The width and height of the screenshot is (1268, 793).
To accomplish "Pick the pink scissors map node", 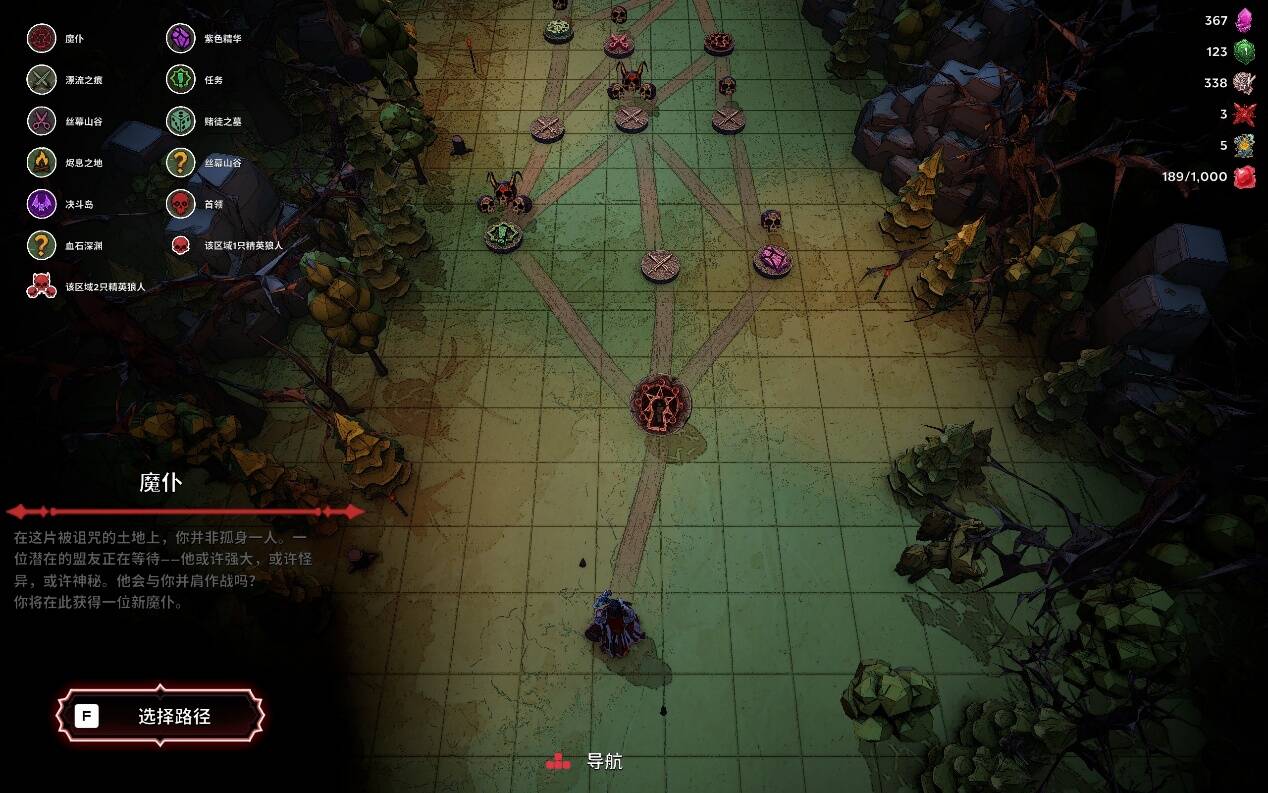I will (x=619, y=43).
